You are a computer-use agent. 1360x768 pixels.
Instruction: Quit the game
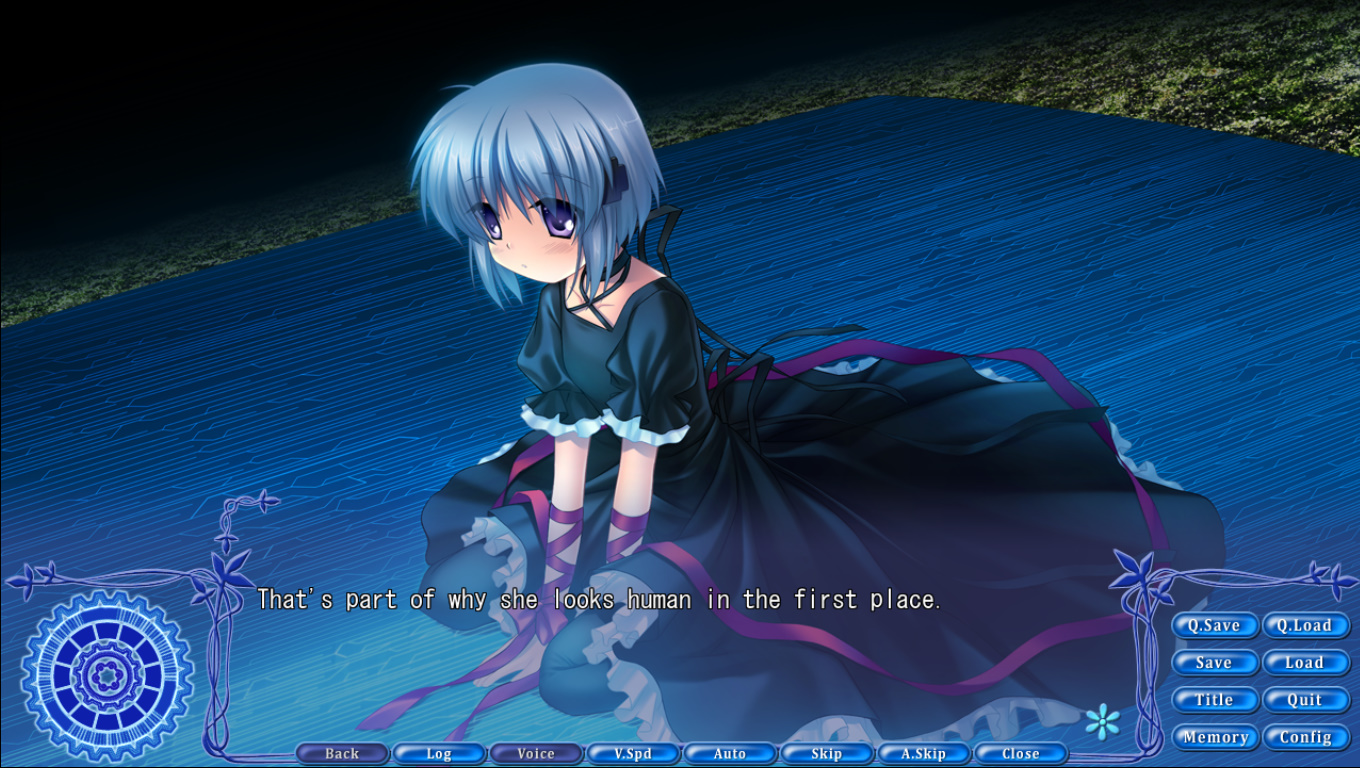pyautogui.click(x=1305, y=700)
